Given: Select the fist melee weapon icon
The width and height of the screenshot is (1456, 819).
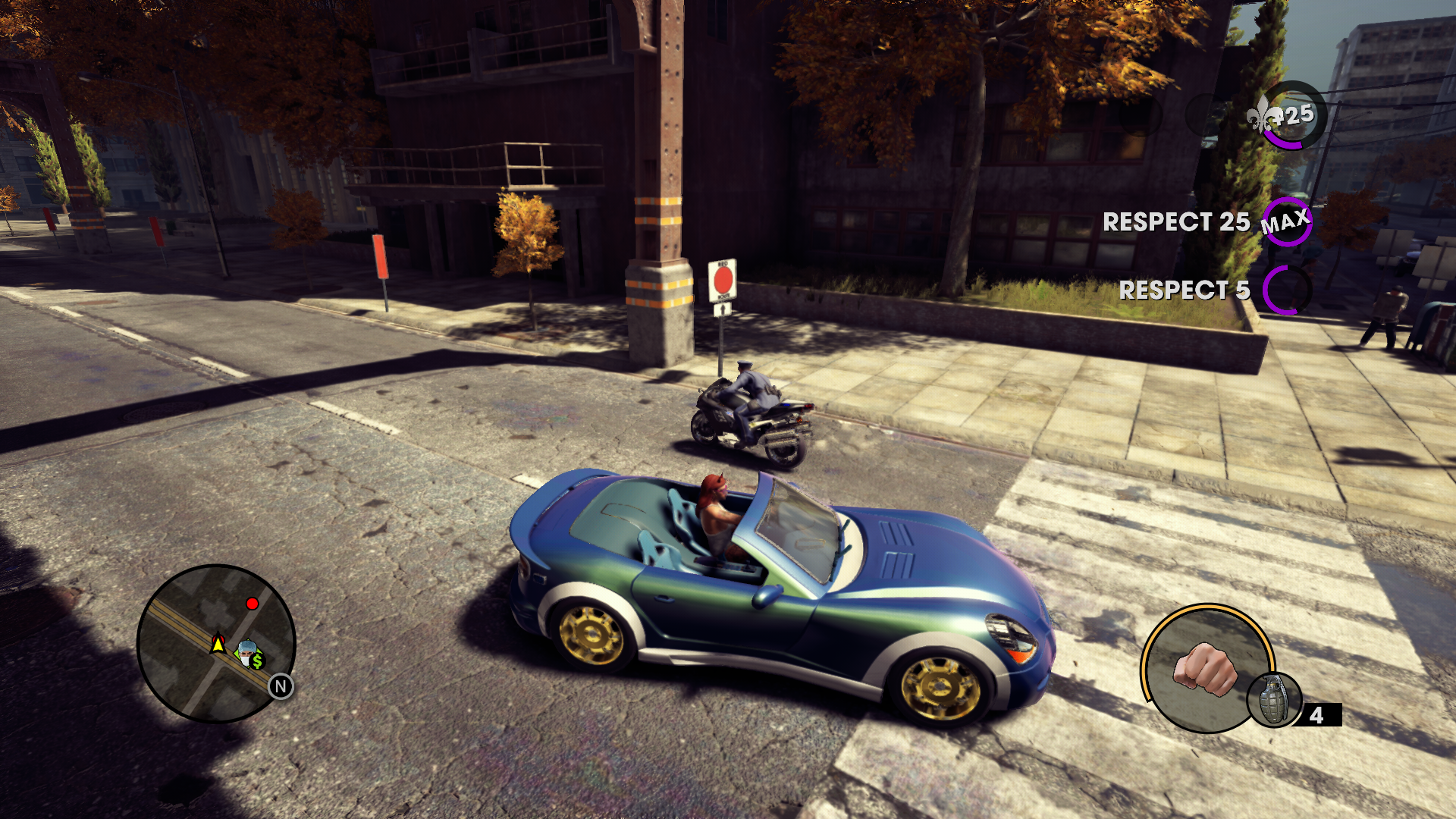Looking at the screenshot, I should (1204, 669).
